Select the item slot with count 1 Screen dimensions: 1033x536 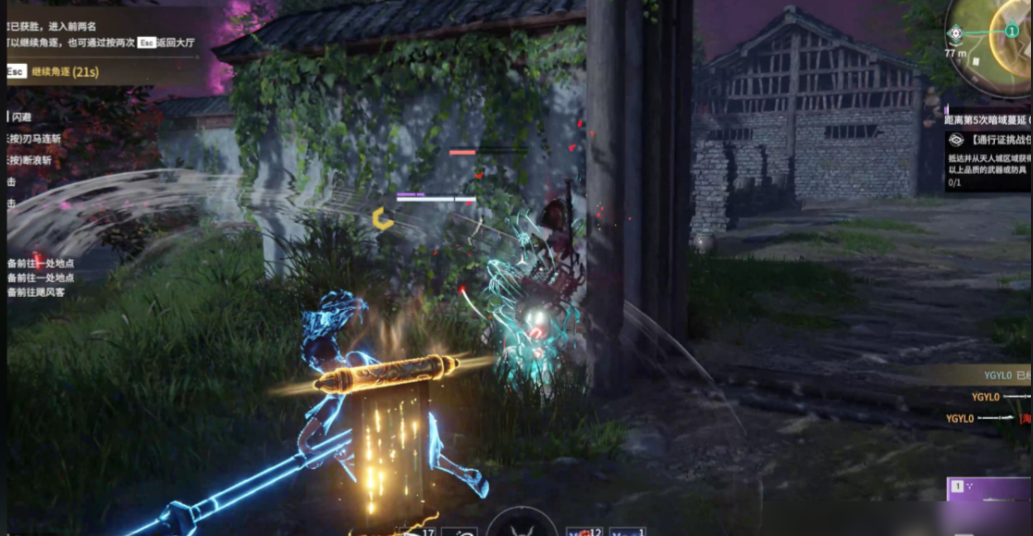pyautogui.click(x=627, y=529)
